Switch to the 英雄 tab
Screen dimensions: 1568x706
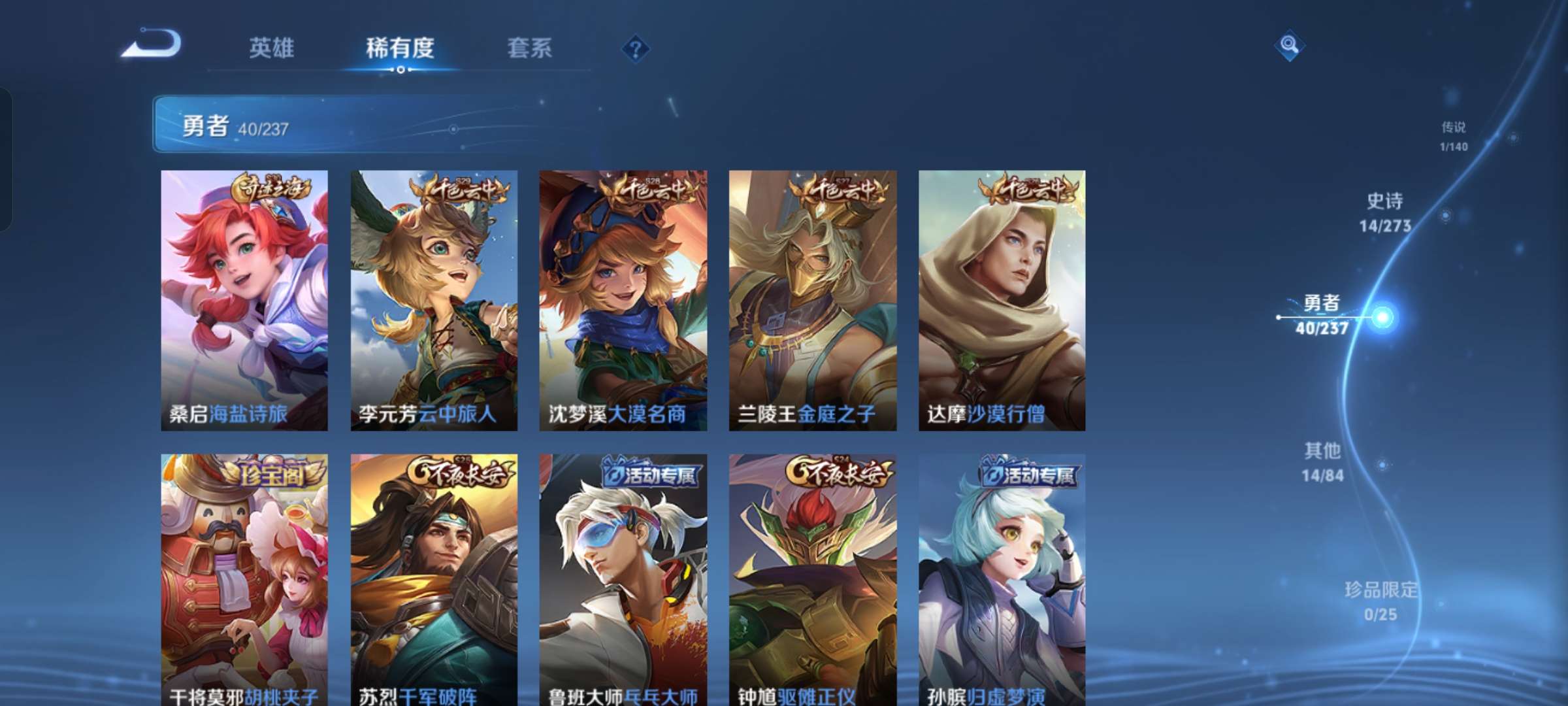pyautogui.click(x=273, y=47)
